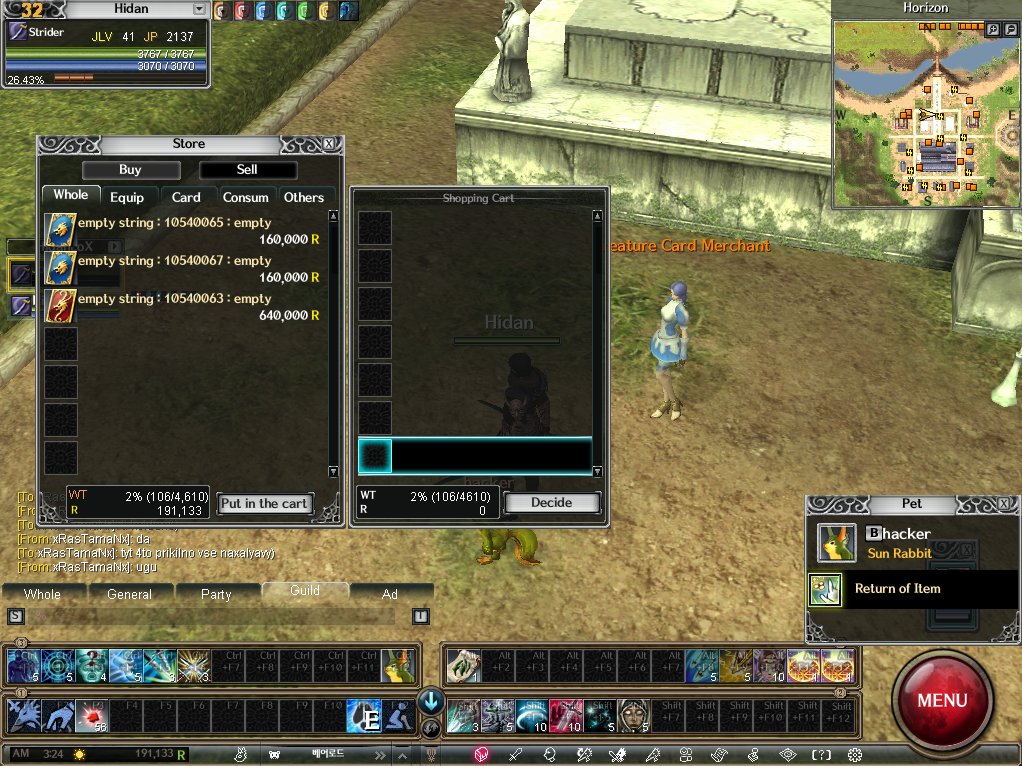Open the red MENU button
This screenshot has height=766, width=1022.
[941, 699]
